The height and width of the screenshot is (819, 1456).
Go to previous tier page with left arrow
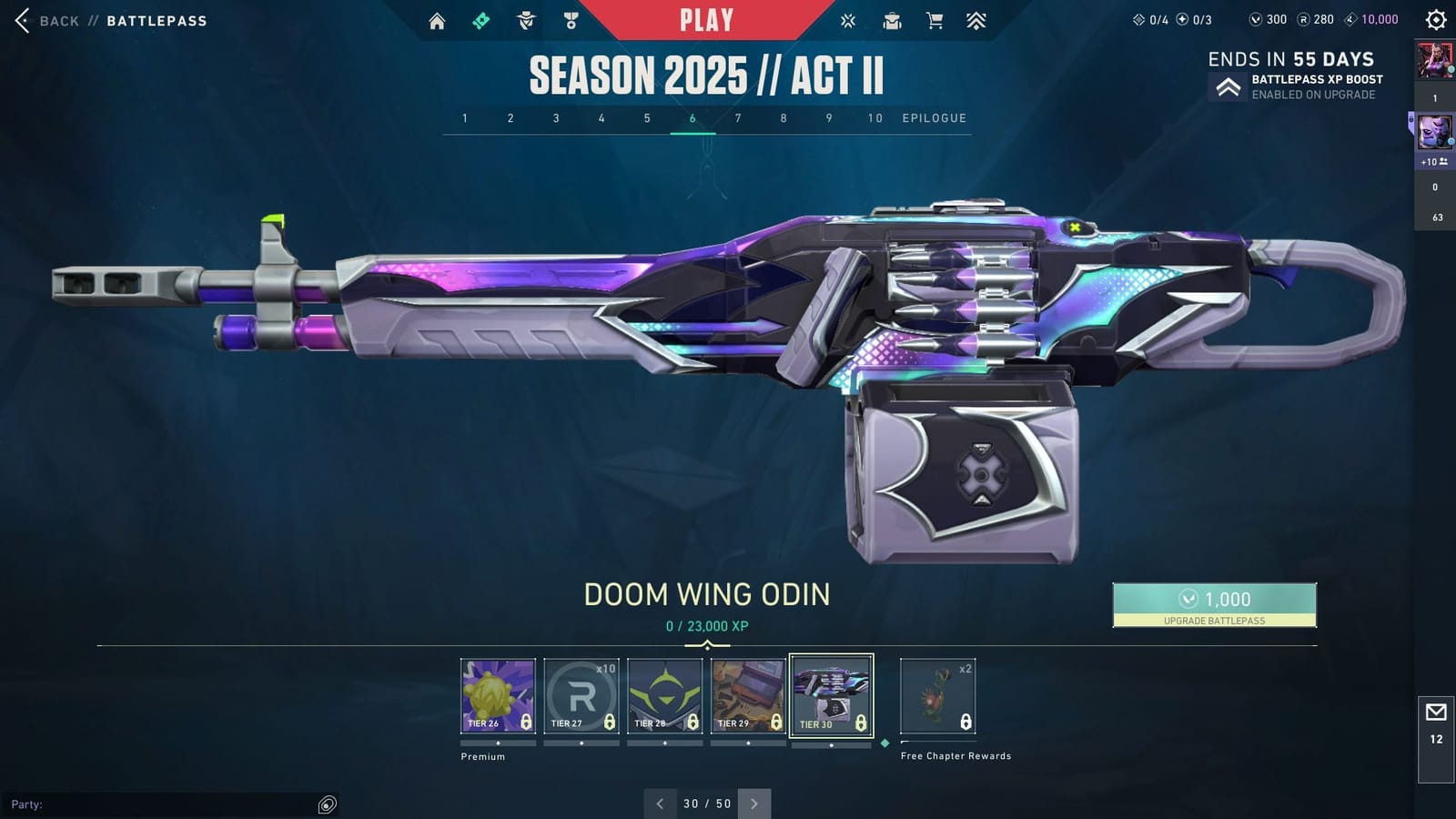click(x=660, y=804)
